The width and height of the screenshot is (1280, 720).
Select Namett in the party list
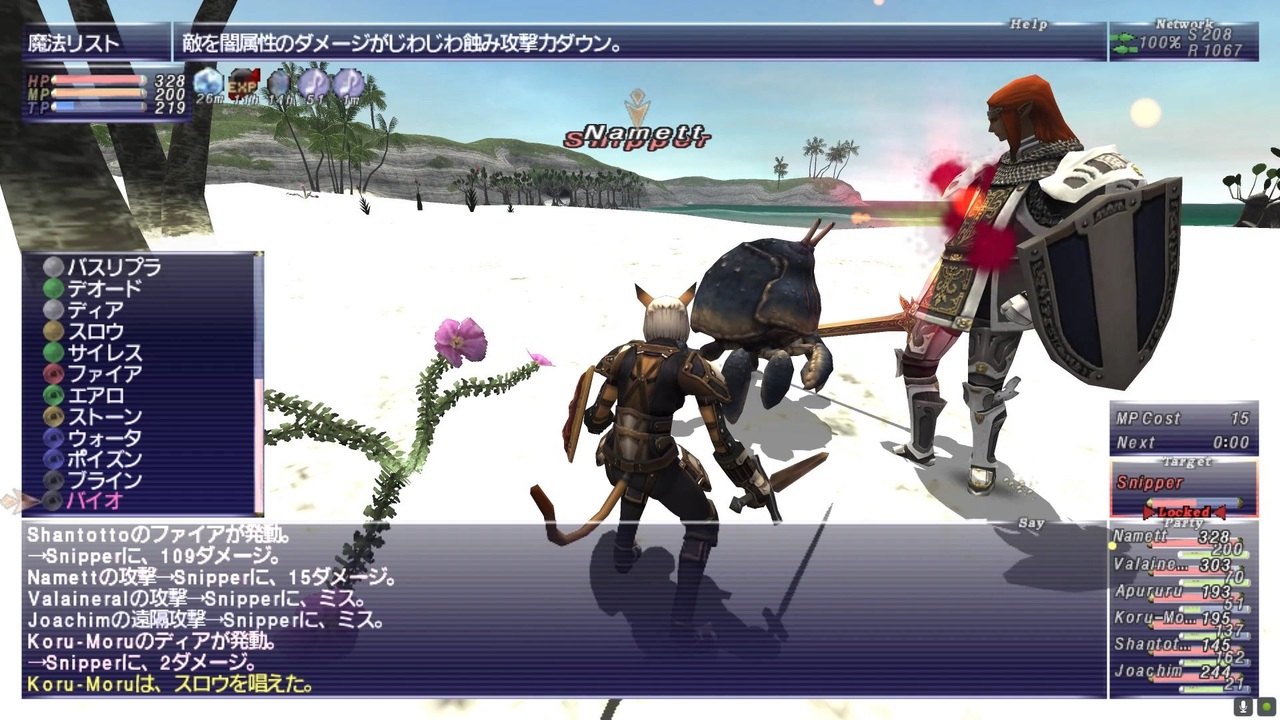[x=1138, y=537]
